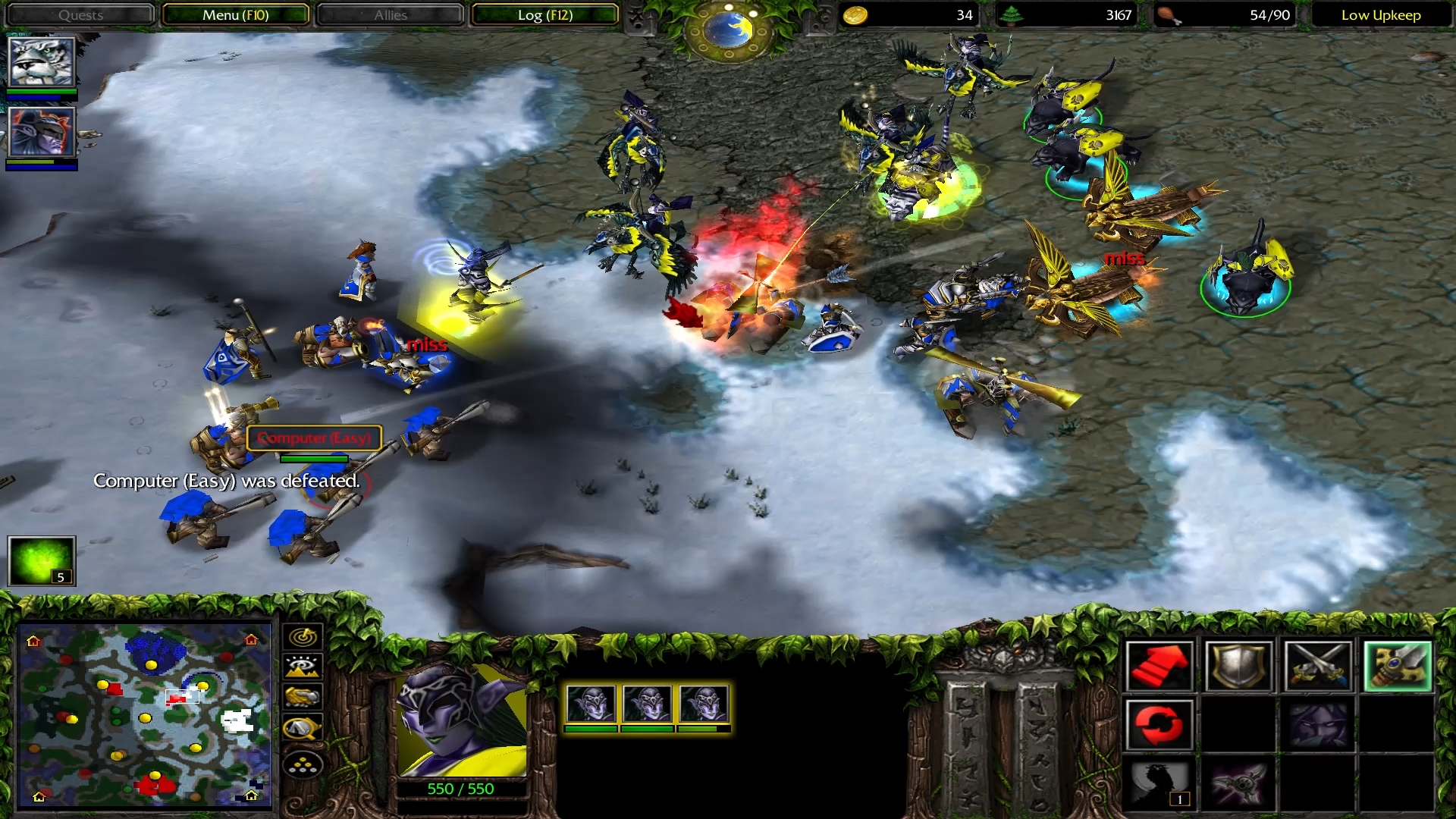Activate the Attack command sword icon
This screenshot has height=819, width=1456.
click(x=1397, y=667)
